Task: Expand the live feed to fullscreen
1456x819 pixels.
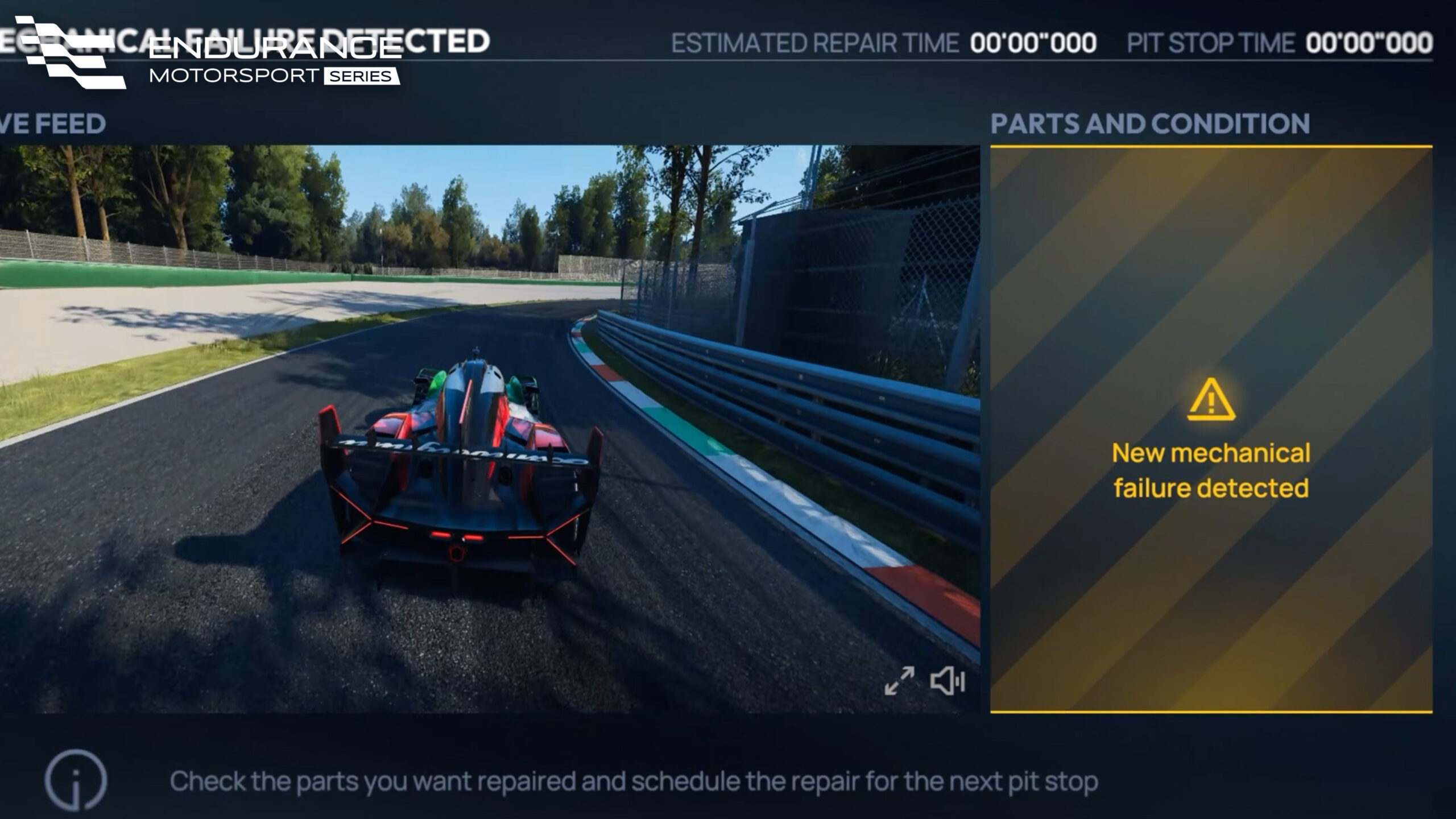Action: tap(899, 681)
